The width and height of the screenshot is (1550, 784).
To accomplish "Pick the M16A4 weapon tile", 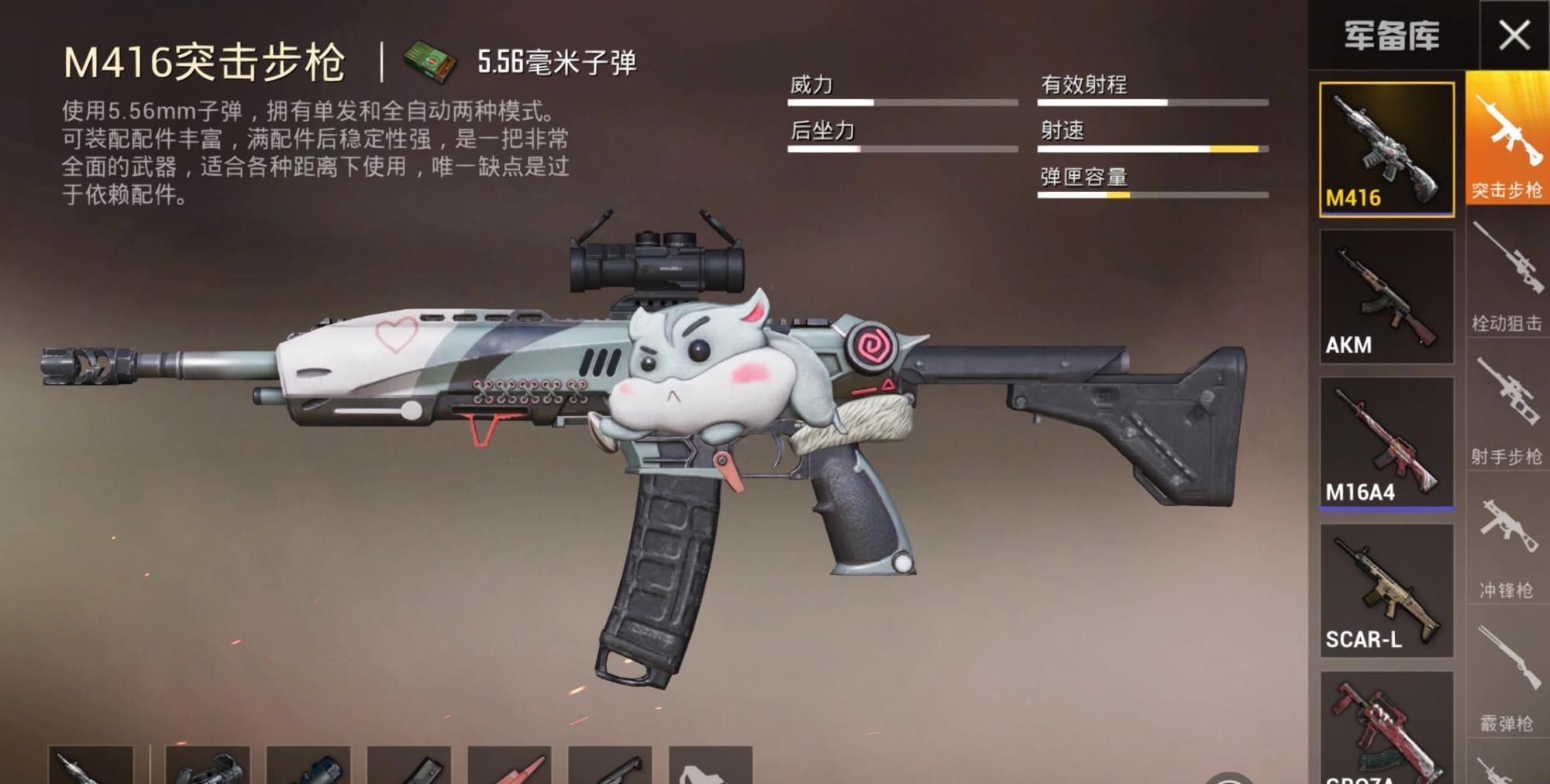I will 1386,443.
